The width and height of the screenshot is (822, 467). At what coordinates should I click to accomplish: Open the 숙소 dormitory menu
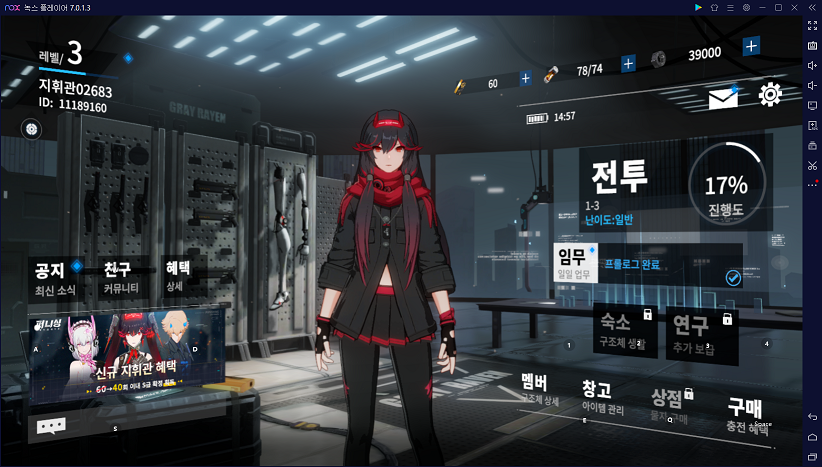click(x=622, y=330)
